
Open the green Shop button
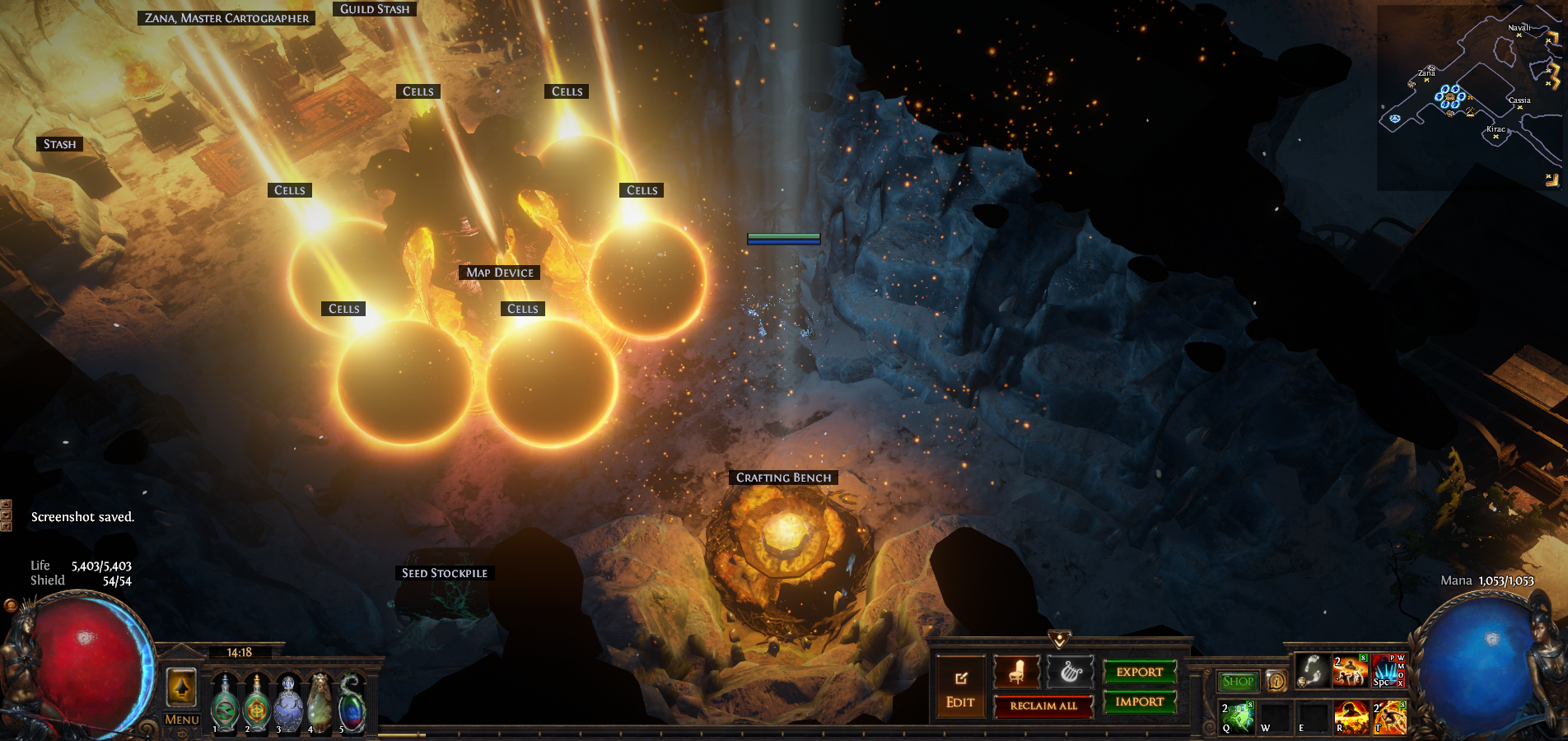[1238, 681]
